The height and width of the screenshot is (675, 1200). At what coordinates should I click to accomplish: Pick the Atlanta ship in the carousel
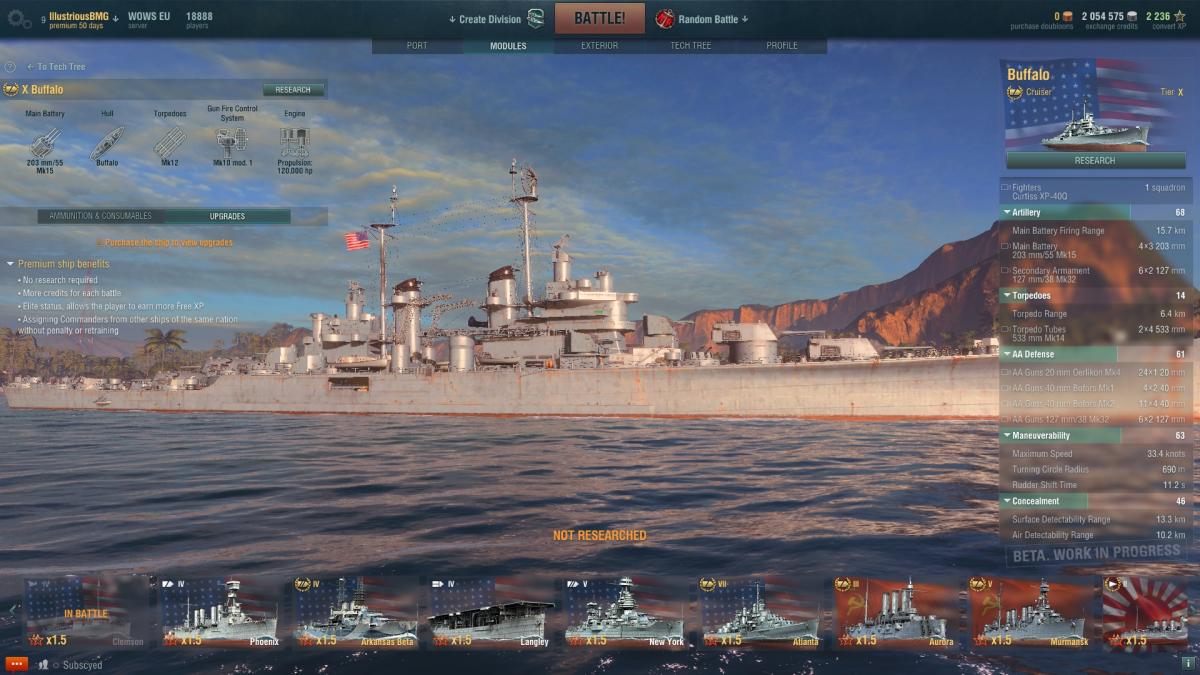tap(759, 611)
